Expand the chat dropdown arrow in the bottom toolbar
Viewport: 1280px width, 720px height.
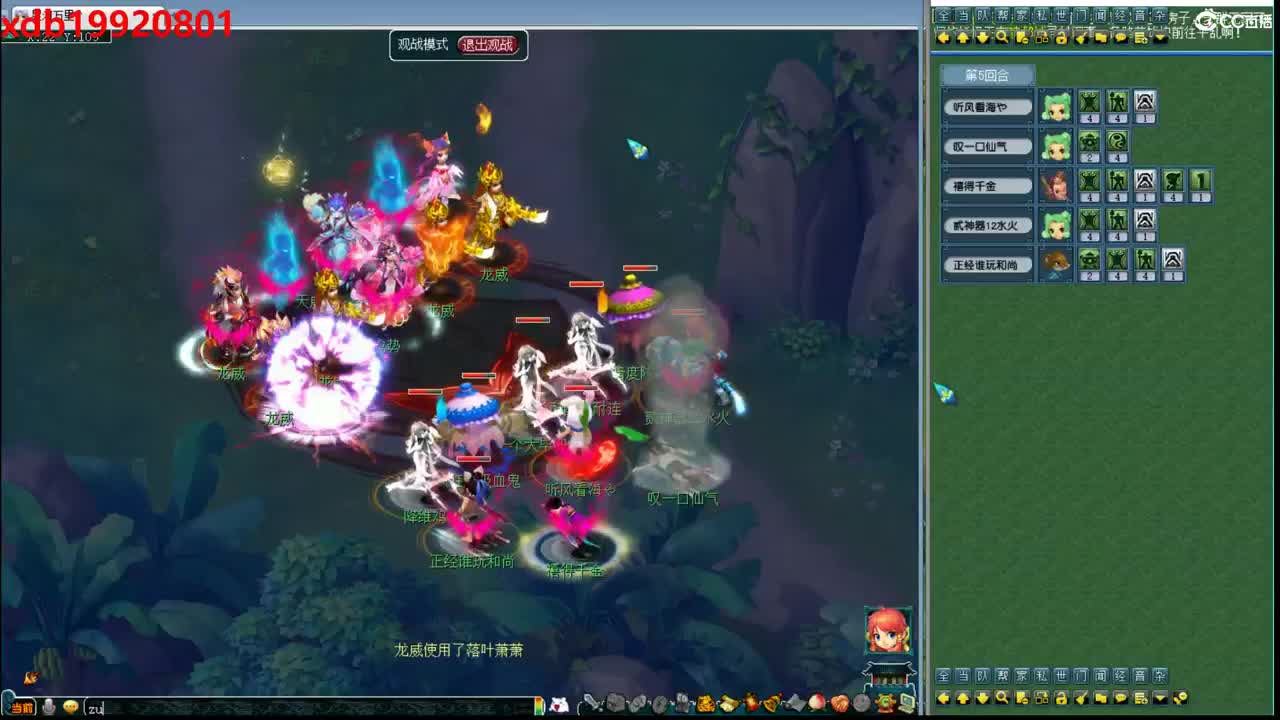click(x=1160, y=695)
